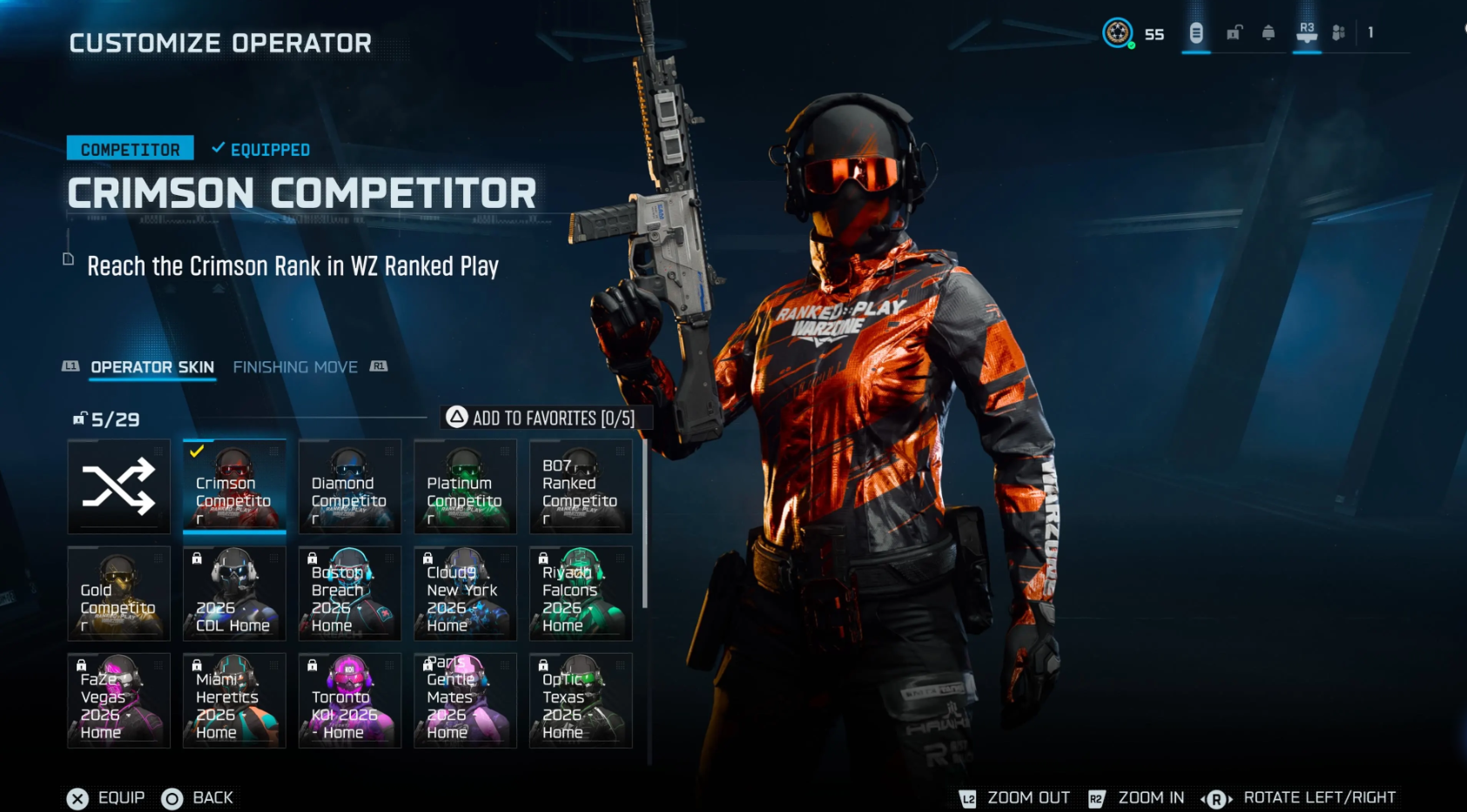The width and height of the screenshot is (1467, 812).
Task: Click the party members icon showing 1
Action: coord(1339,33)
